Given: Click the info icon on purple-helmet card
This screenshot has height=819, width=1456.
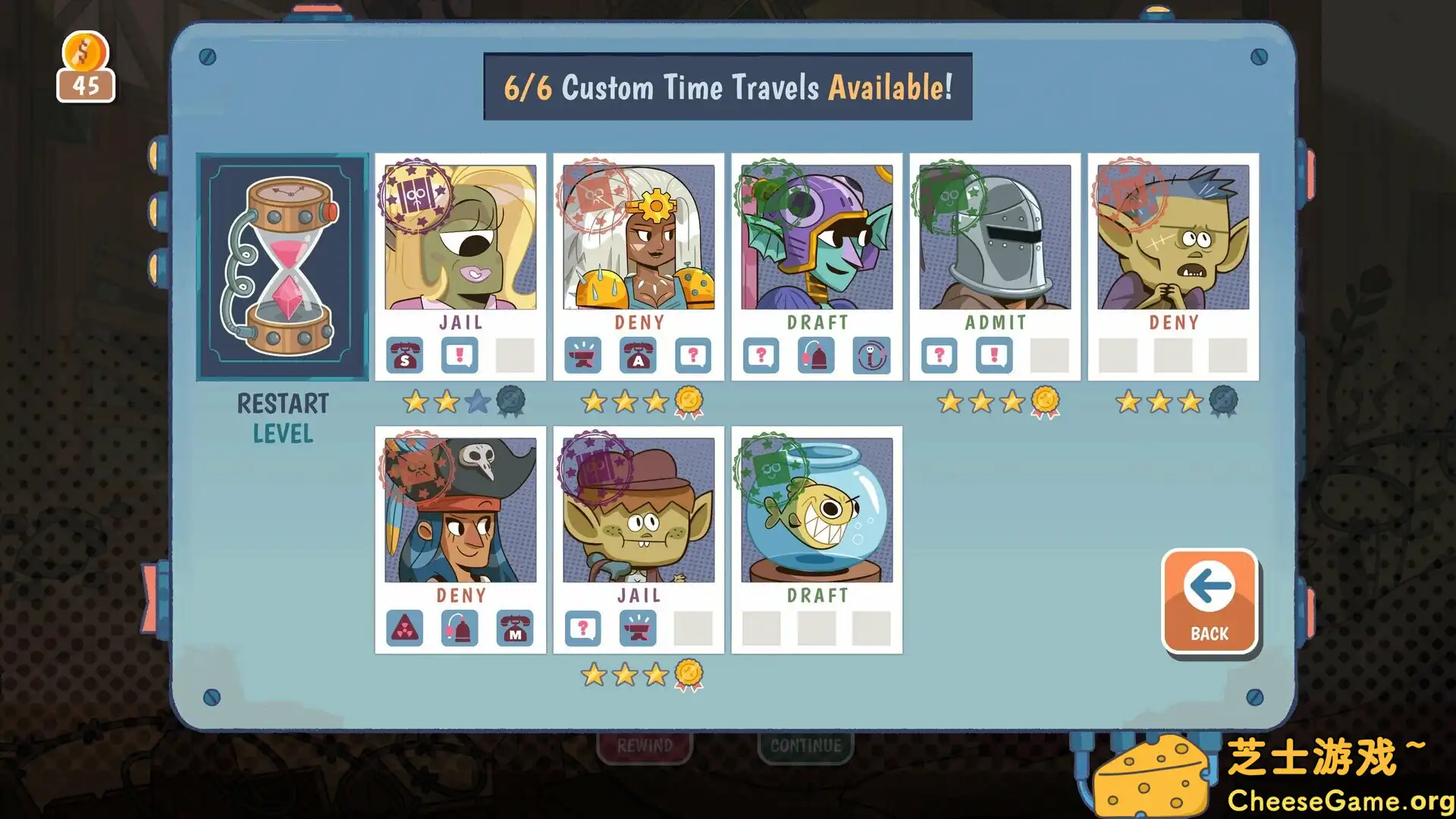Looking at the screenshot, I should (x=871, y=355).
